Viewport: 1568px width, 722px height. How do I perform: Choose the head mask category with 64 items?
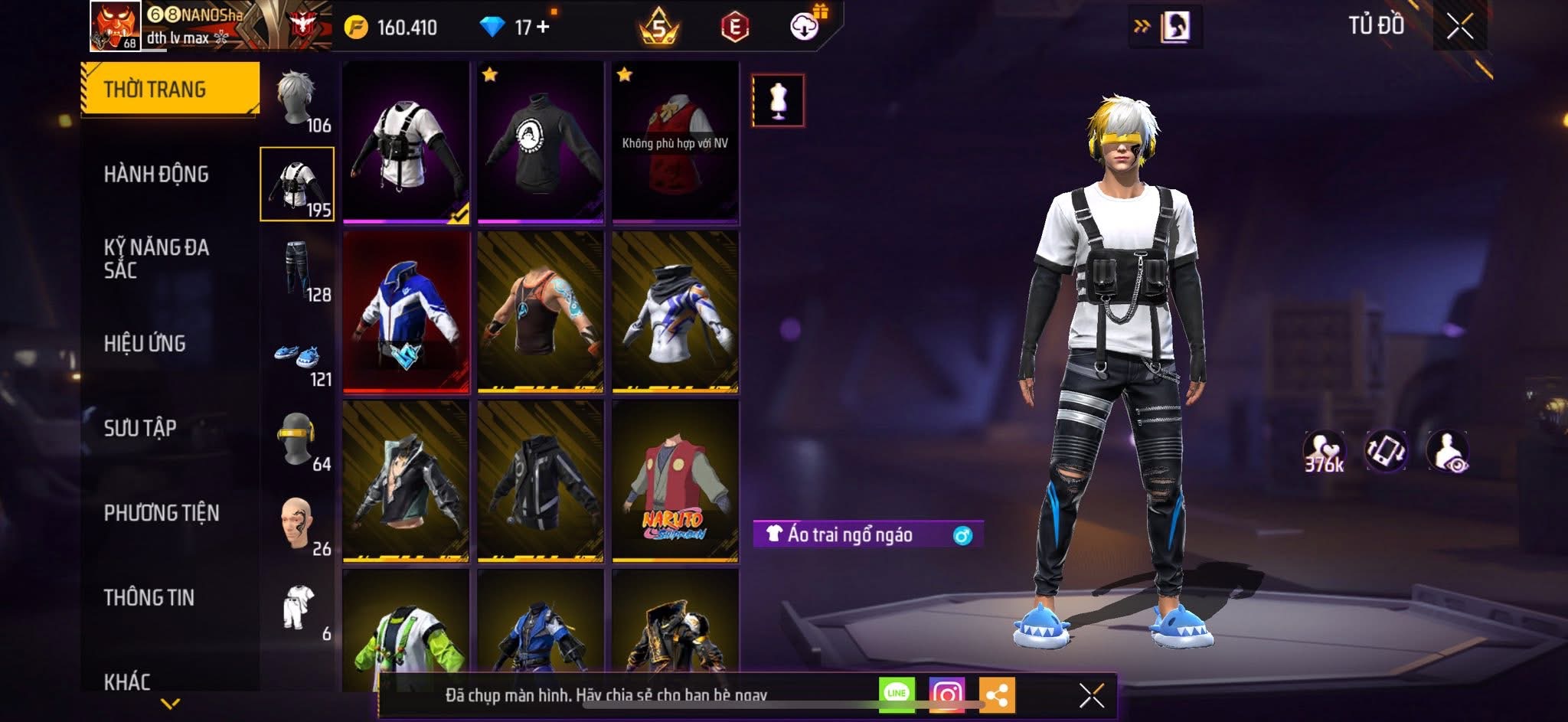click(298, 441)
